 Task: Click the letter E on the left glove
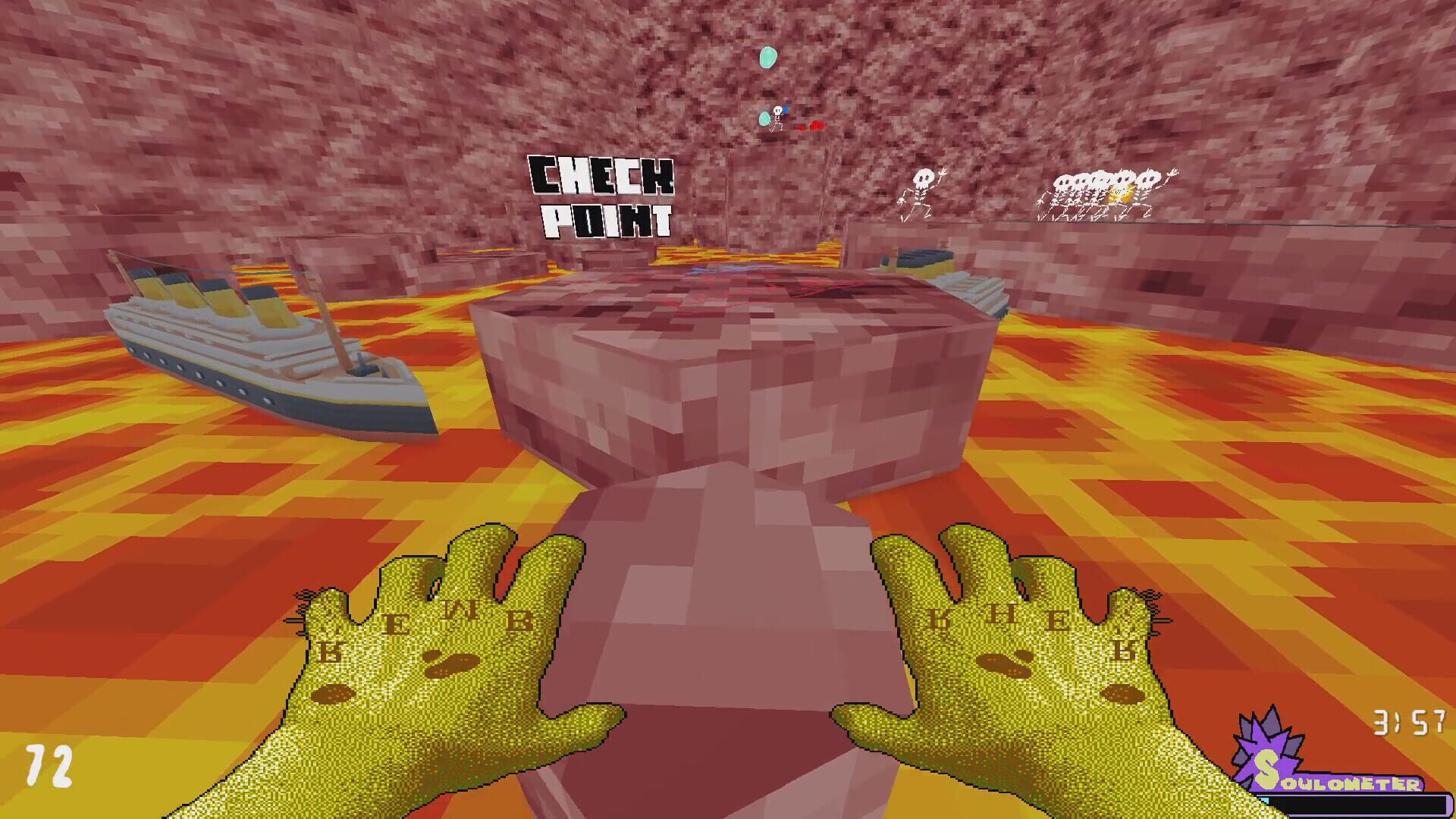coord(394,626)
